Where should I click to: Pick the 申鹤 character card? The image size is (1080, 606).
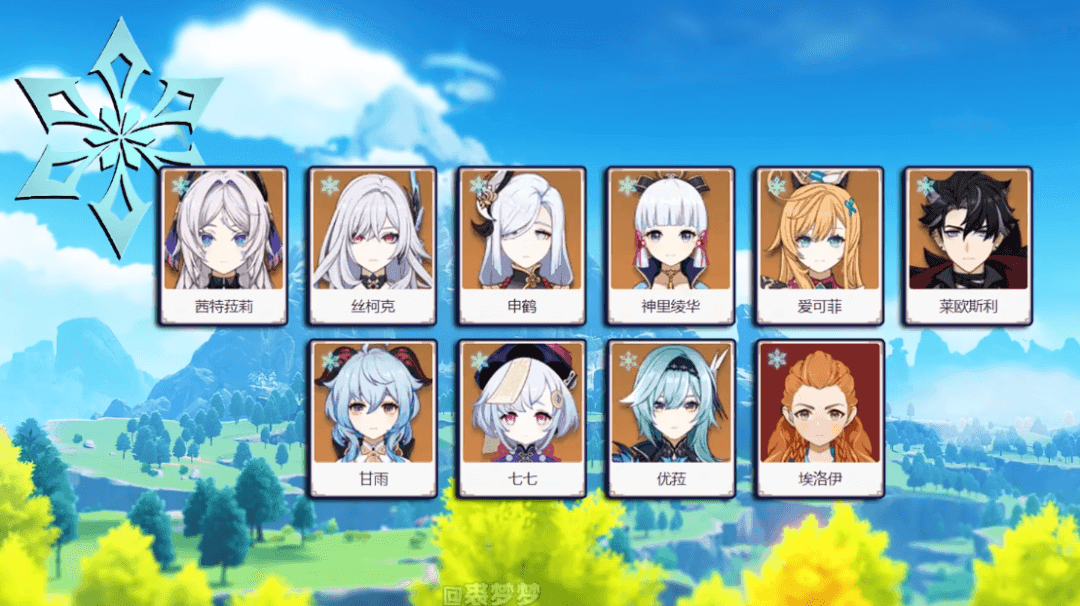(522, 245)
